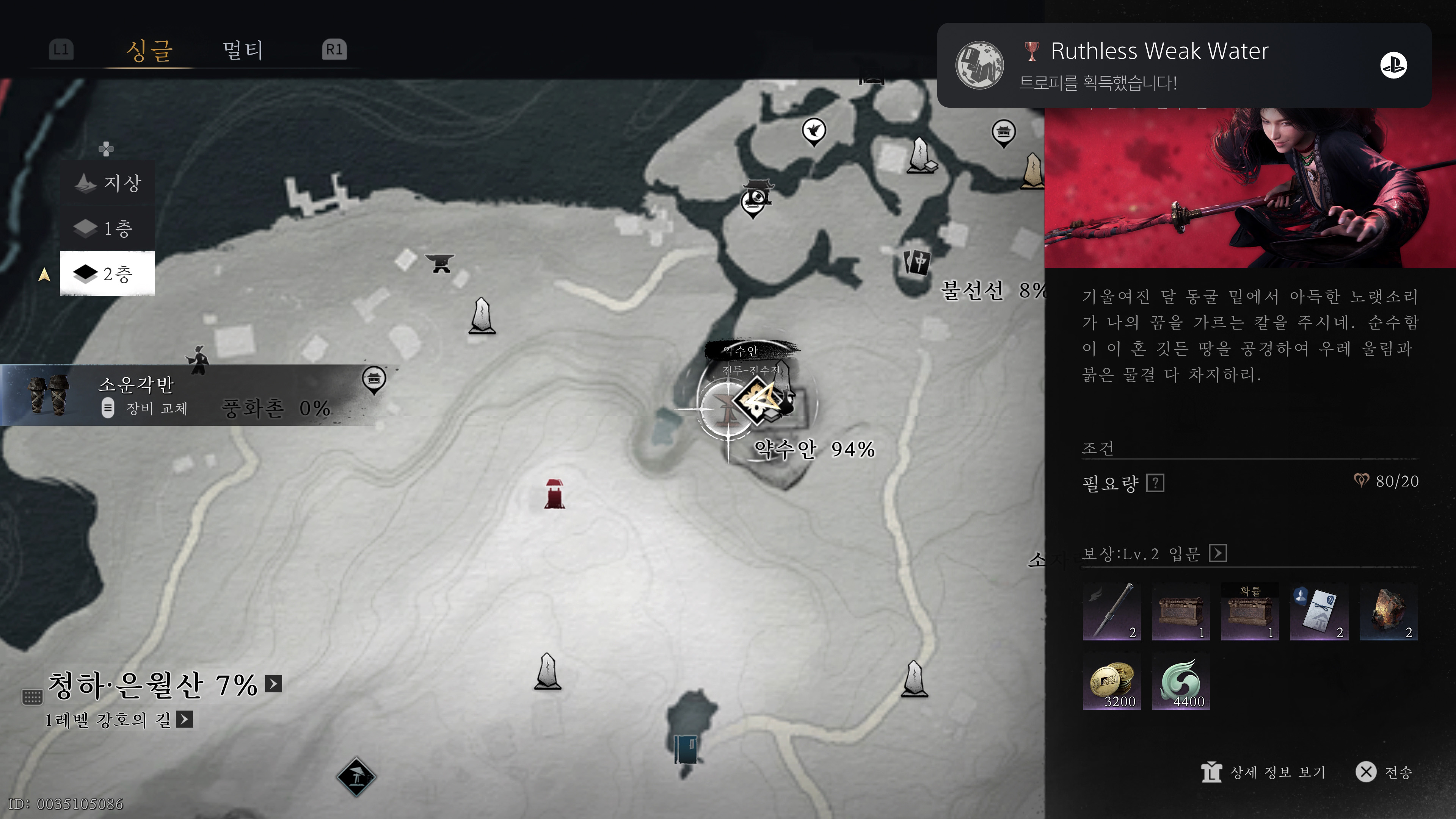Open the Ruthless Weak Water trophy notification
1456x819 pixels.
pos(1183,65)
